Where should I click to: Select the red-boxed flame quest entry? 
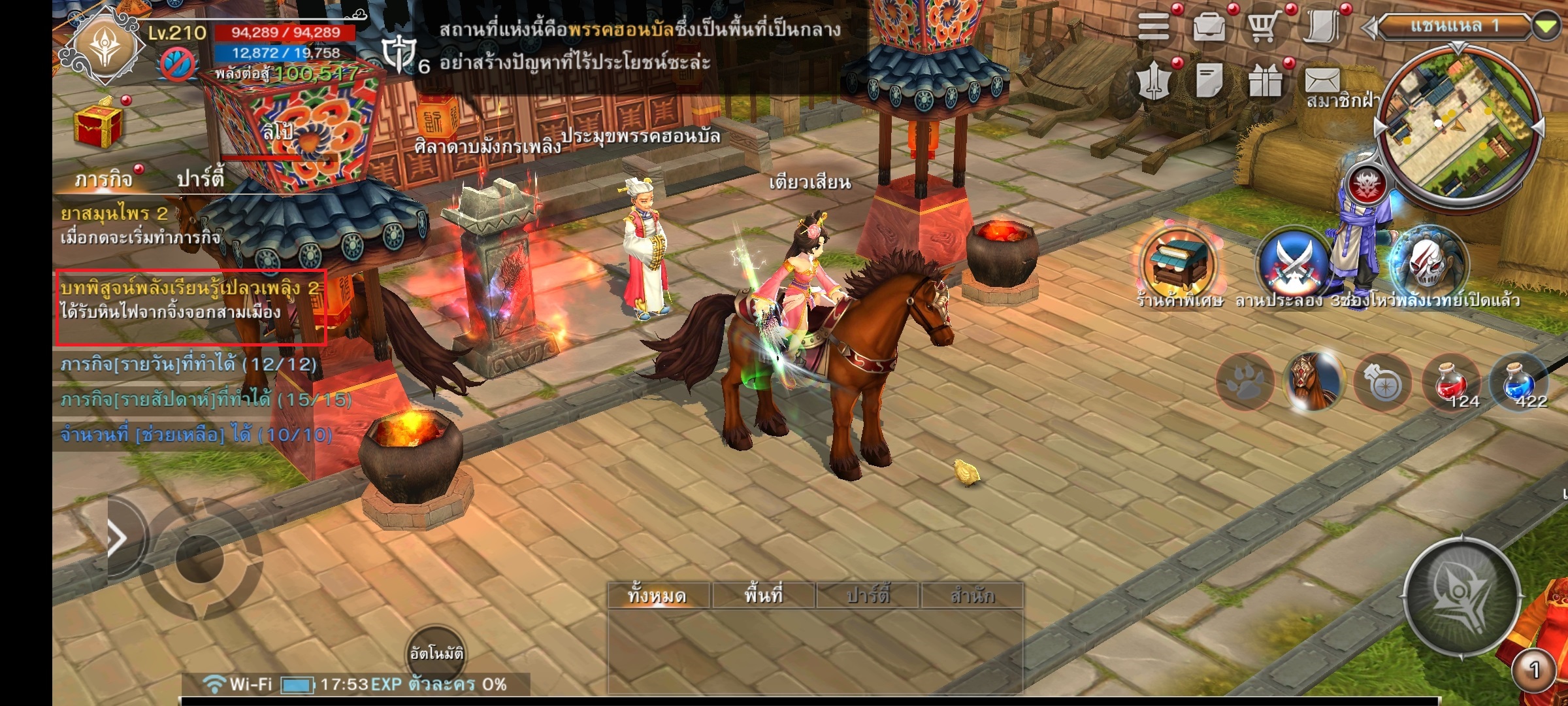pyautogui.click(x=190, y=306)
